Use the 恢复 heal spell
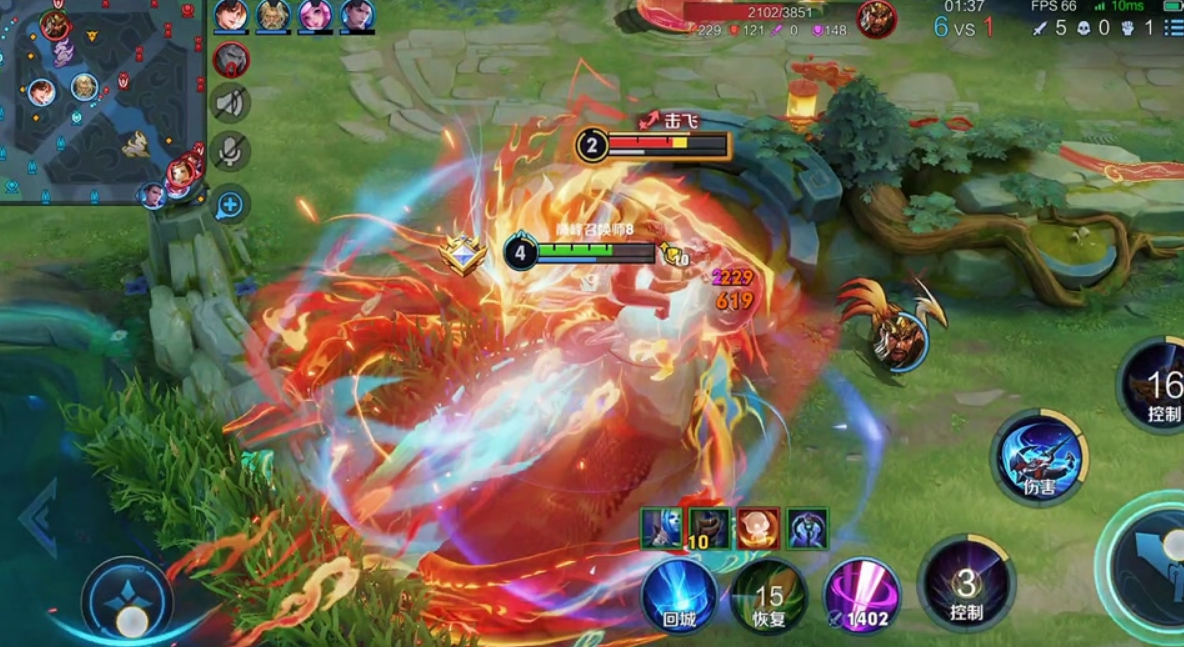The width and height of the screenshot is (1184, 647). point(769,596)
